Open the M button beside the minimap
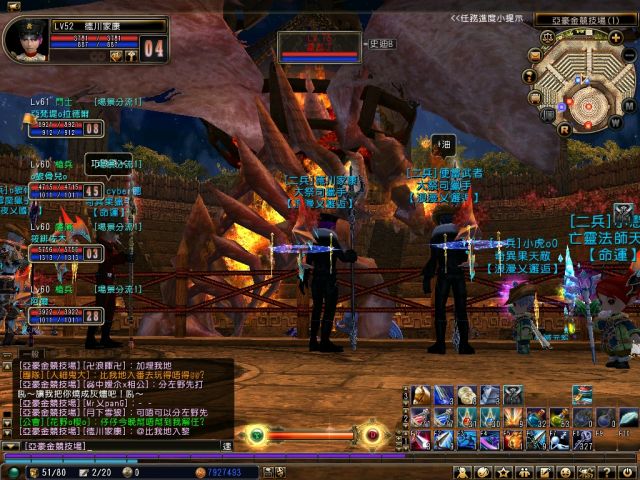Screen dimensions: 640x480 click(x=629, y=104)
